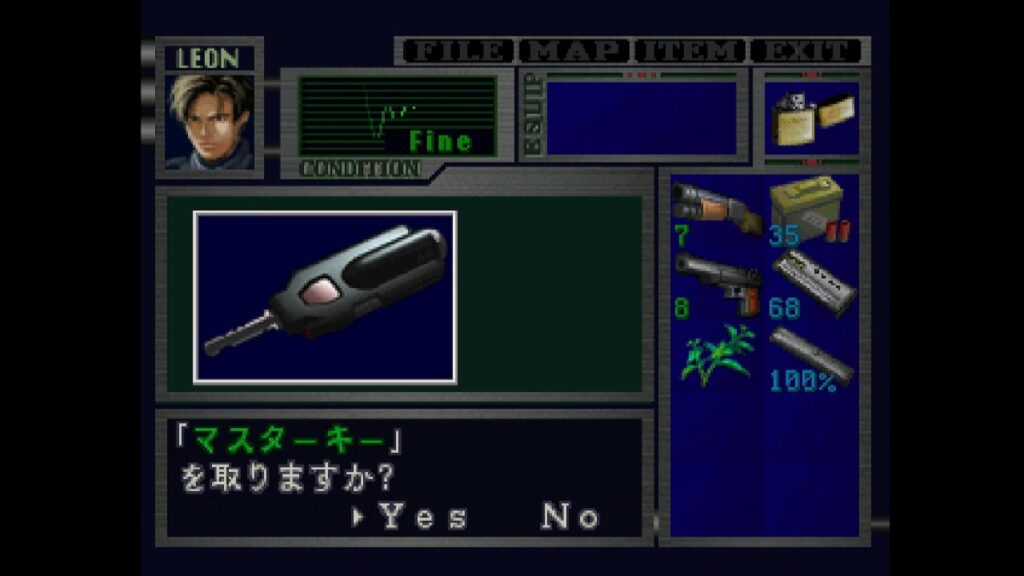Viewport: 1024px width, 576px height.
Task: Select the green herb slot
Action: coord(716,358)
